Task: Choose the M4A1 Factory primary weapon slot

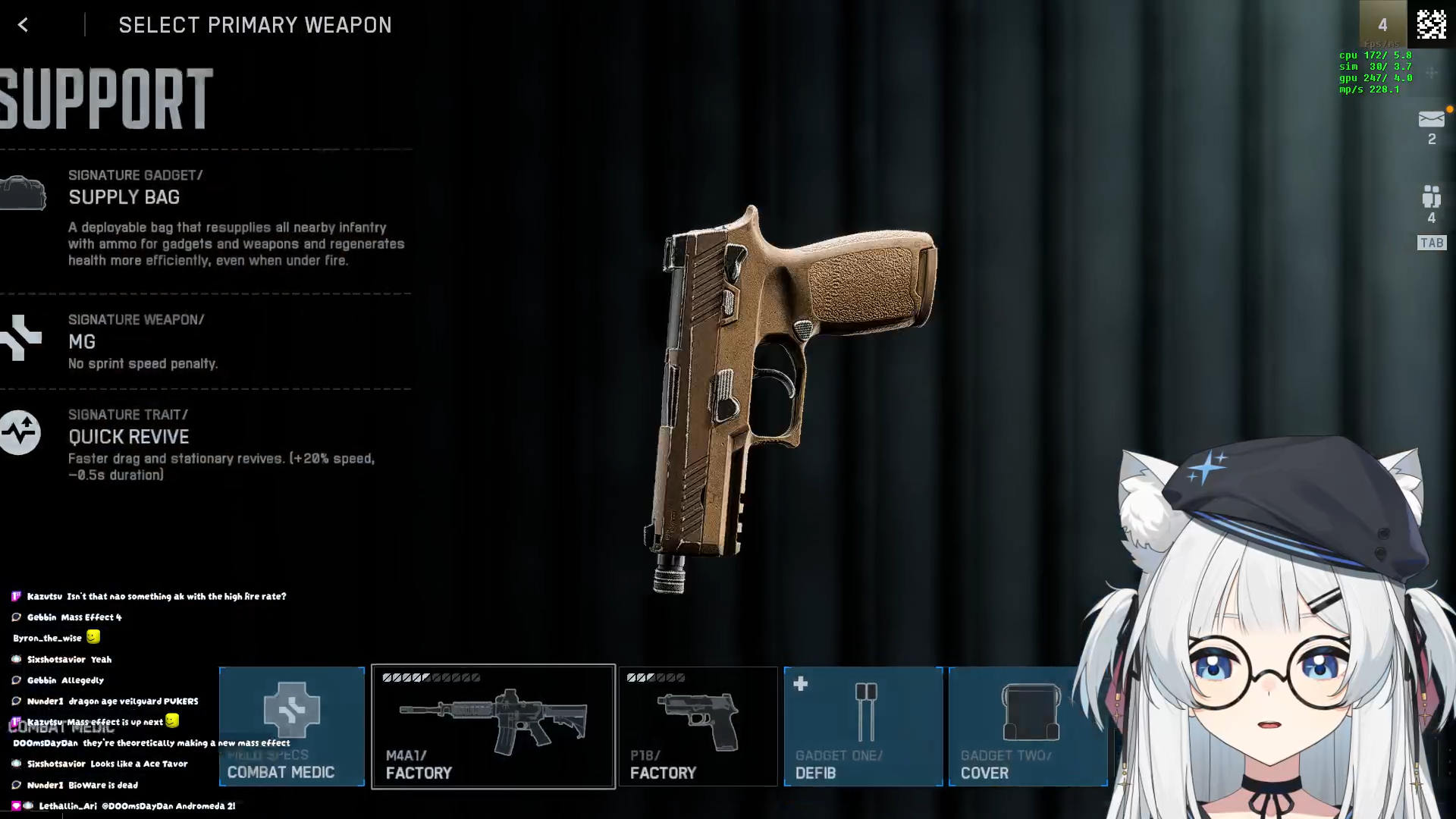Action: coord(493,726)
